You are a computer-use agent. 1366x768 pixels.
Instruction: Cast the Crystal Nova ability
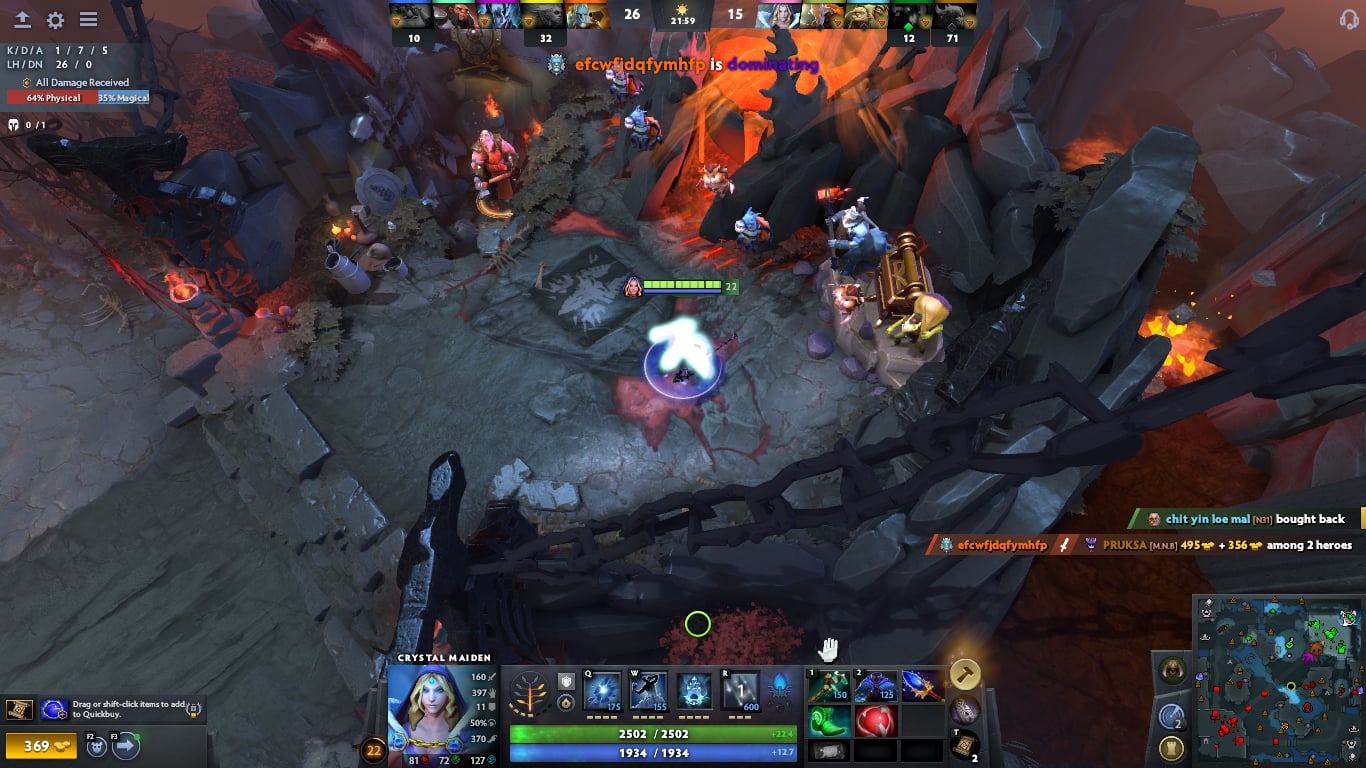tap(603, 692)
